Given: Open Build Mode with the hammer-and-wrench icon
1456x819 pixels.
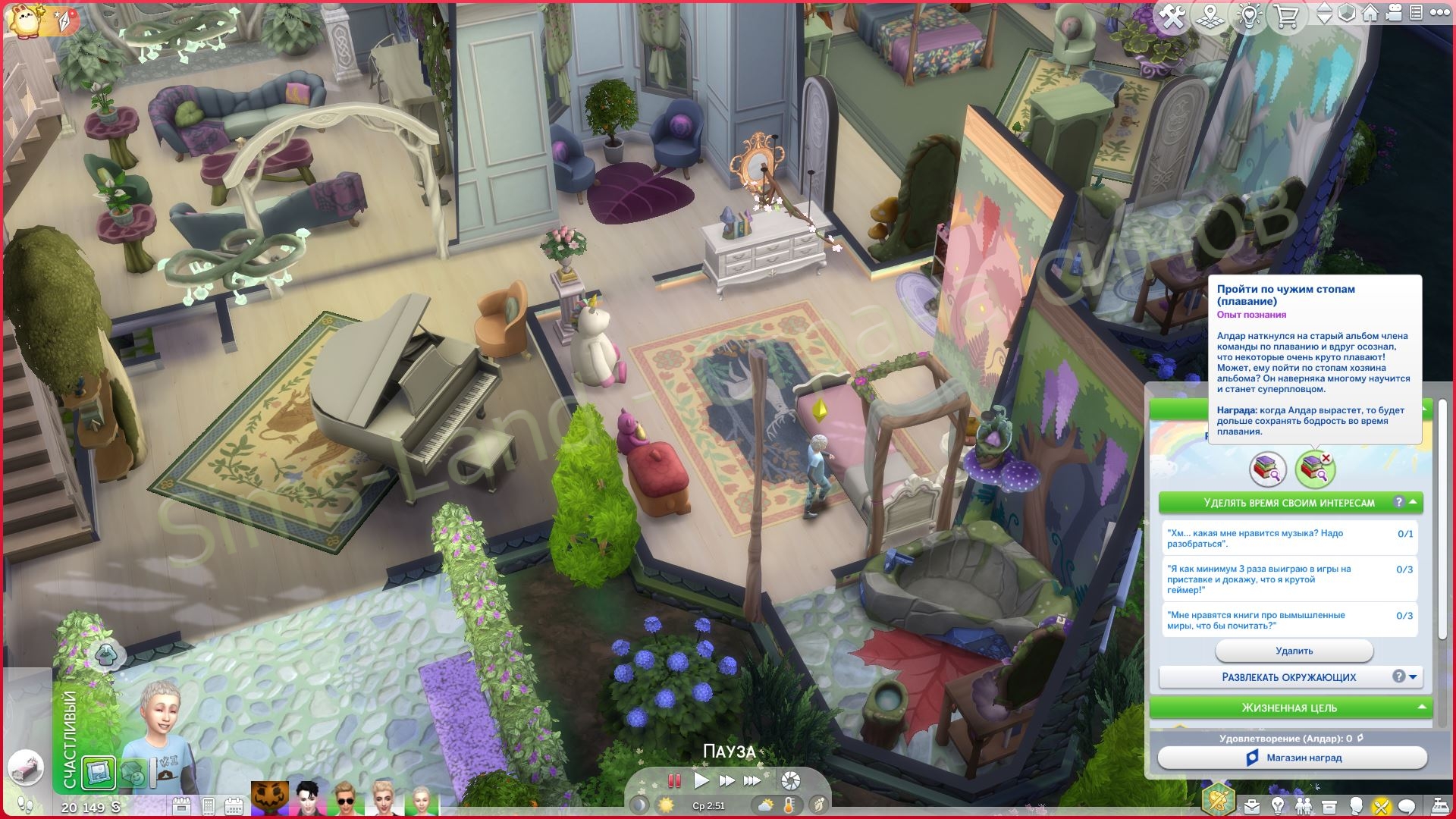Looking at the screenshot, I should (x=1172, y=17).
